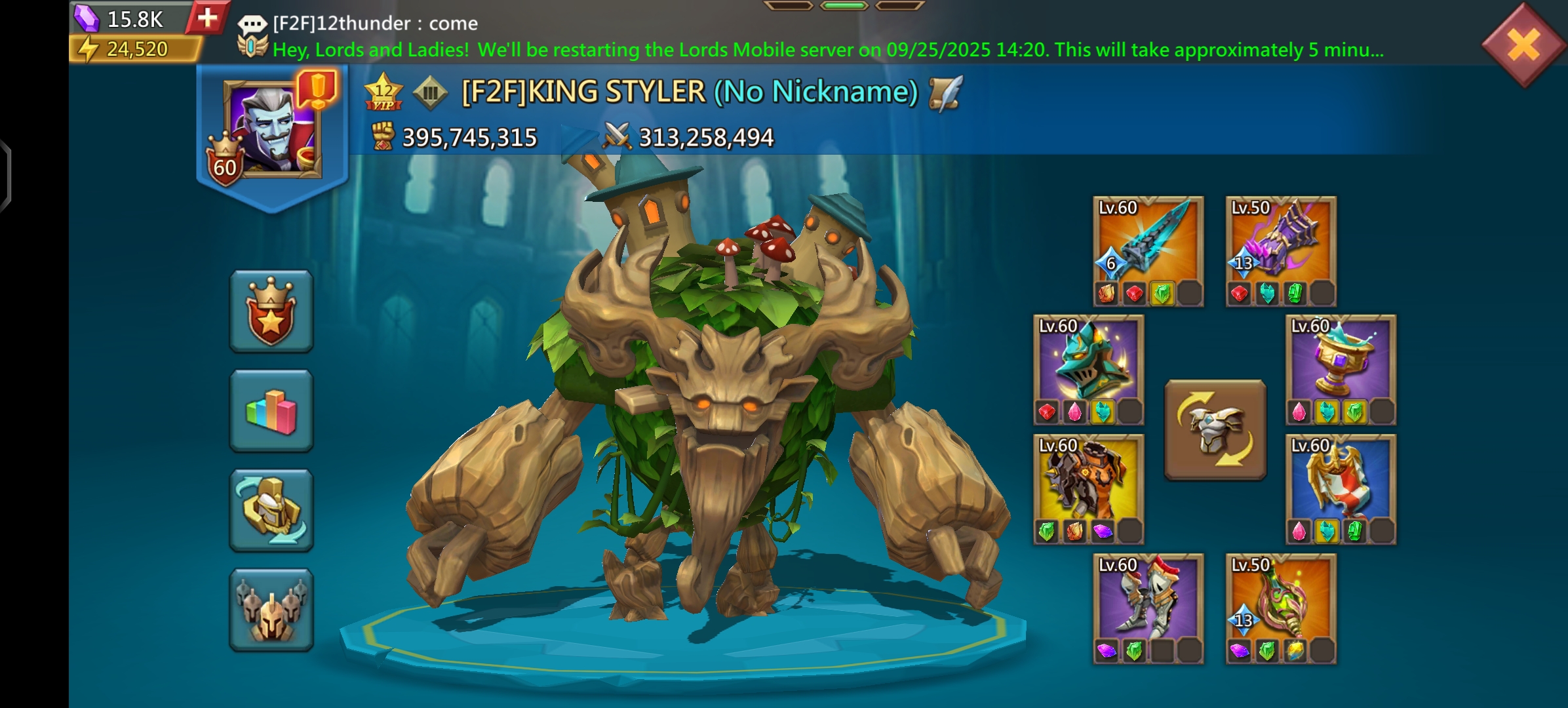The image size is (1568, 708).
Task: Edit nickname with the quill scroll icon
Action: point(945,92)
